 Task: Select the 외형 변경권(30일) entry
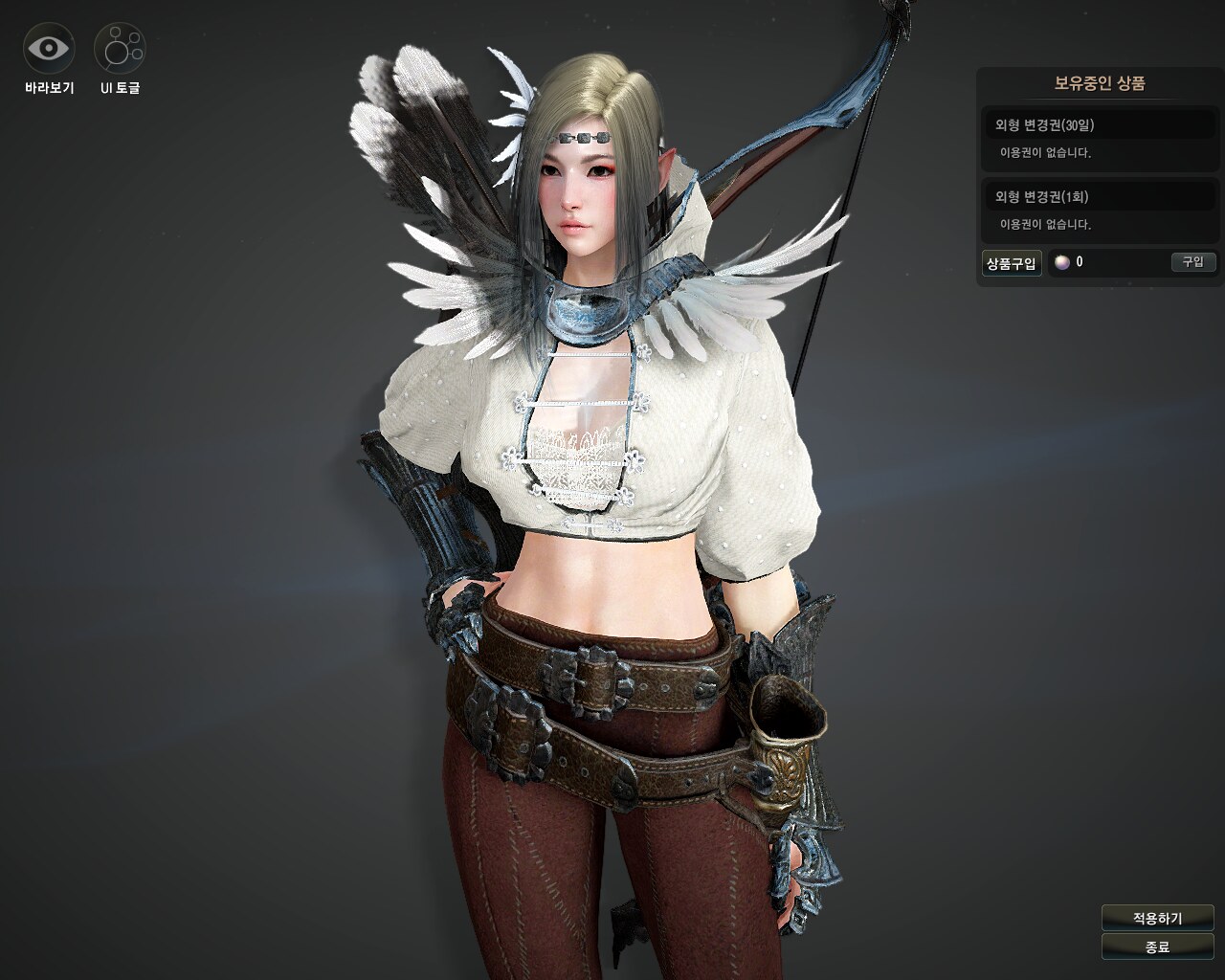[x=1100, y=125]
